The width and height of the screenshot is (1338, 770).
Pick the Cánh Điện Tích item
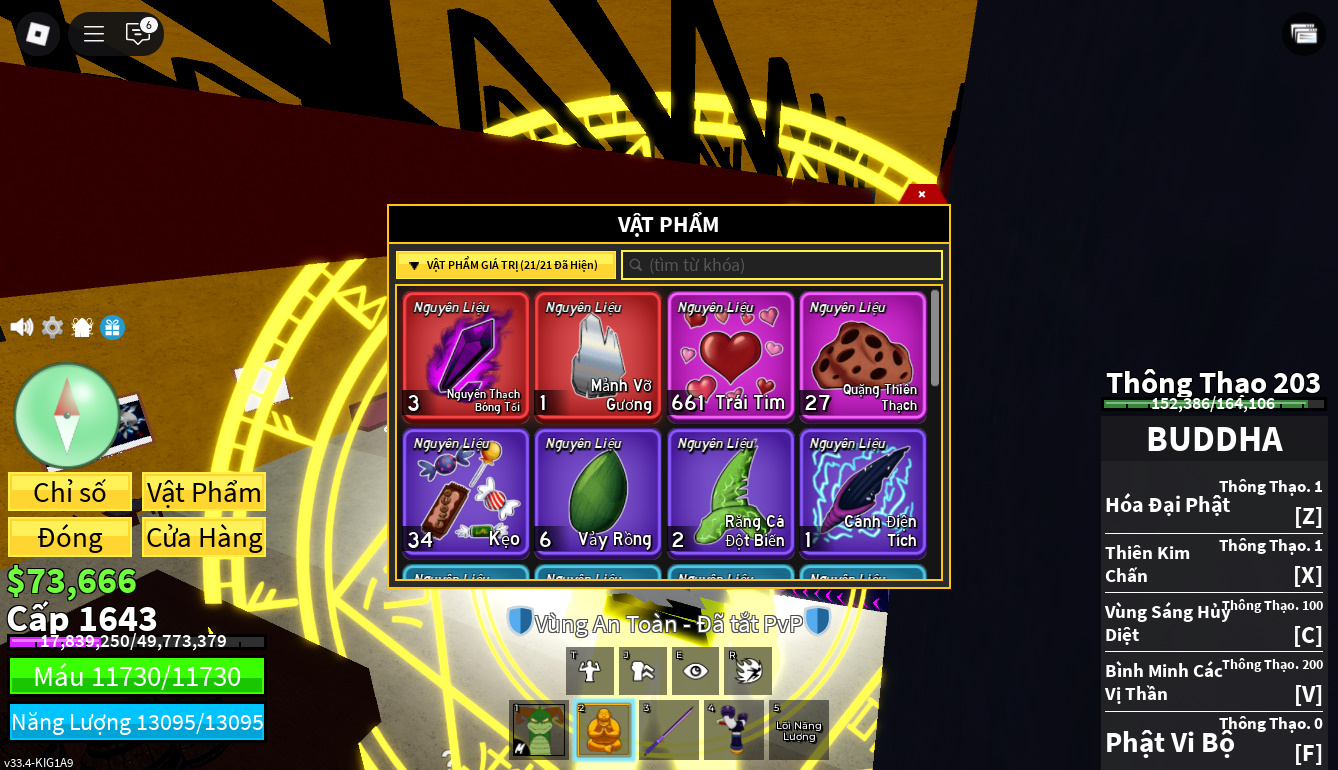pyautogui.click(x=862, y=492)
